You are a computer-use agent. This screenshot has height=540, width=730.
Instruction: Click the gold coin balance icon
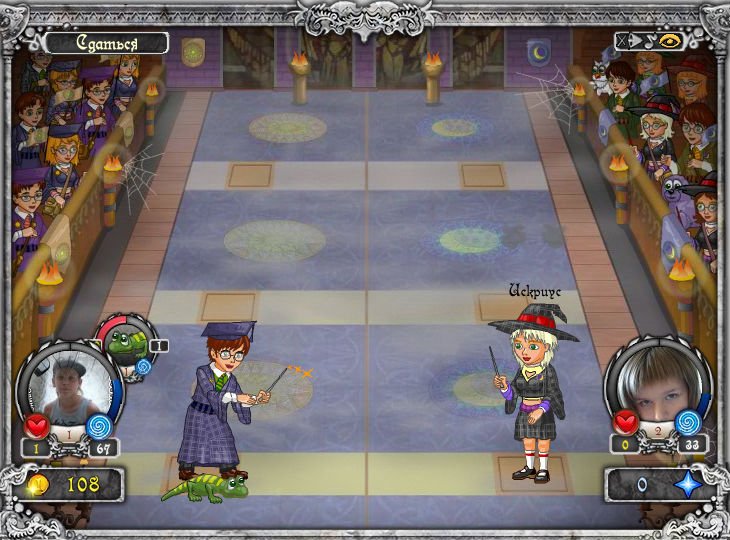[x=40, y=485]
